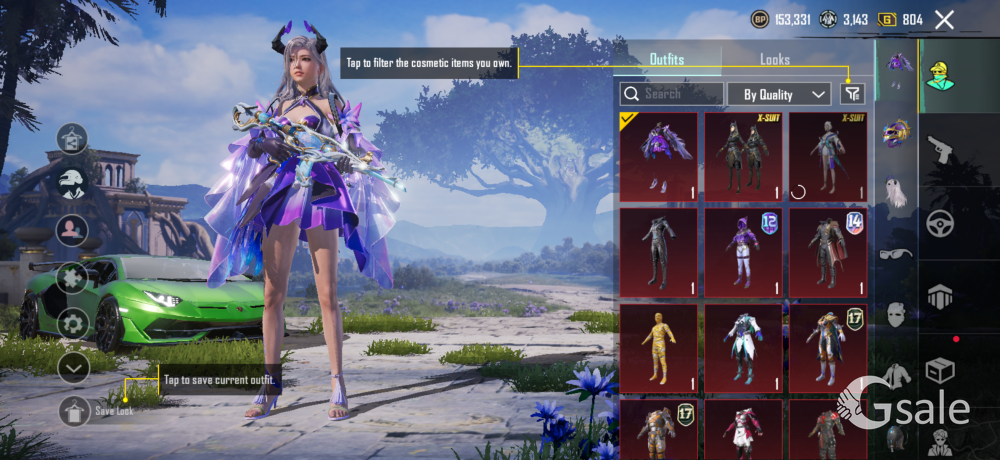The height and width of the screenshot is (460, 1000).
Task: Toggle the owned-items filter icon
Action: (x=851, y=94)
